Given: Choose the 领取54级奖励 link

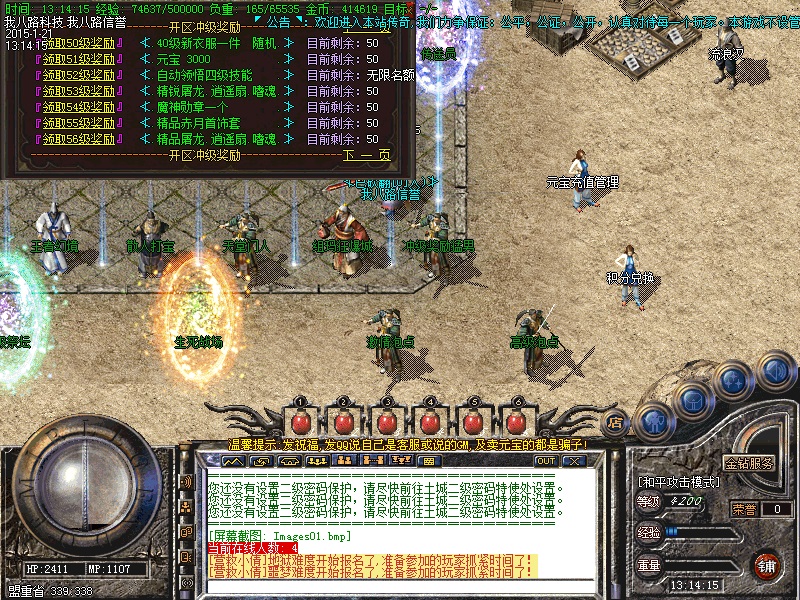Looking at the screenshot, I should tap(78, 107).
